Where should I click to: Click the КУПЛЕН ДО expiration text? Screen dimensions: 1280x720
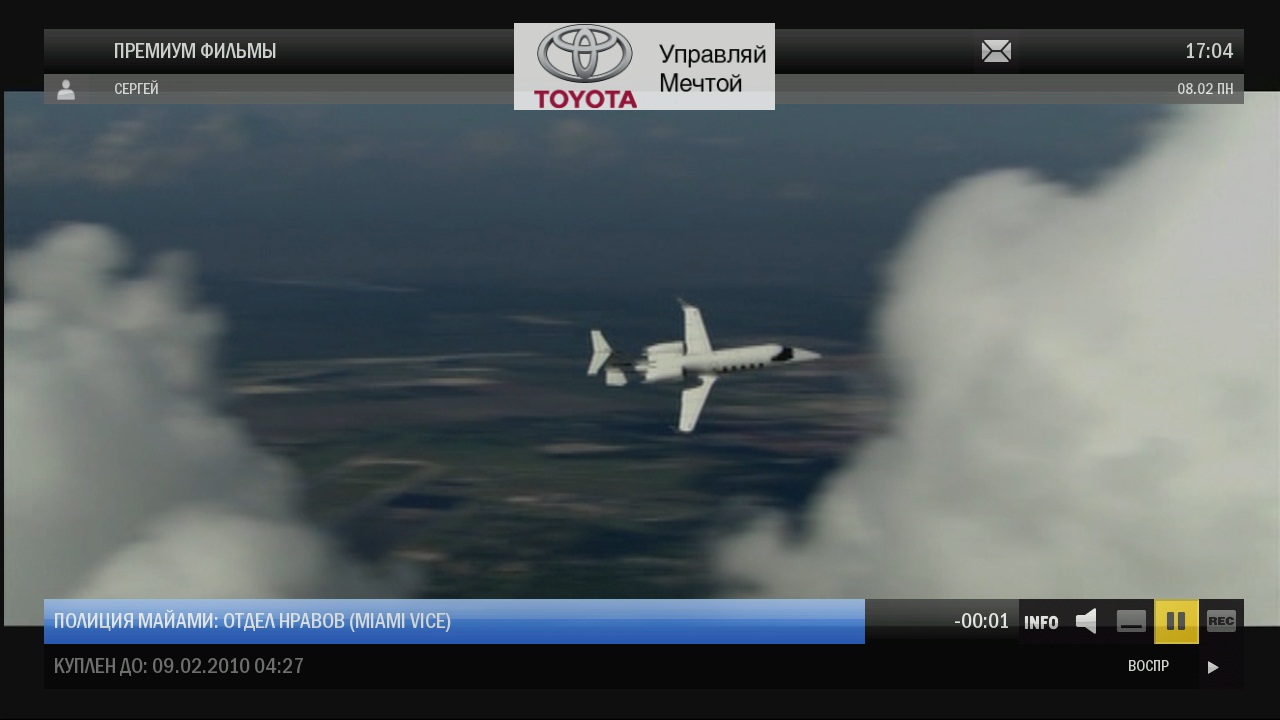[x=178, y=666]
